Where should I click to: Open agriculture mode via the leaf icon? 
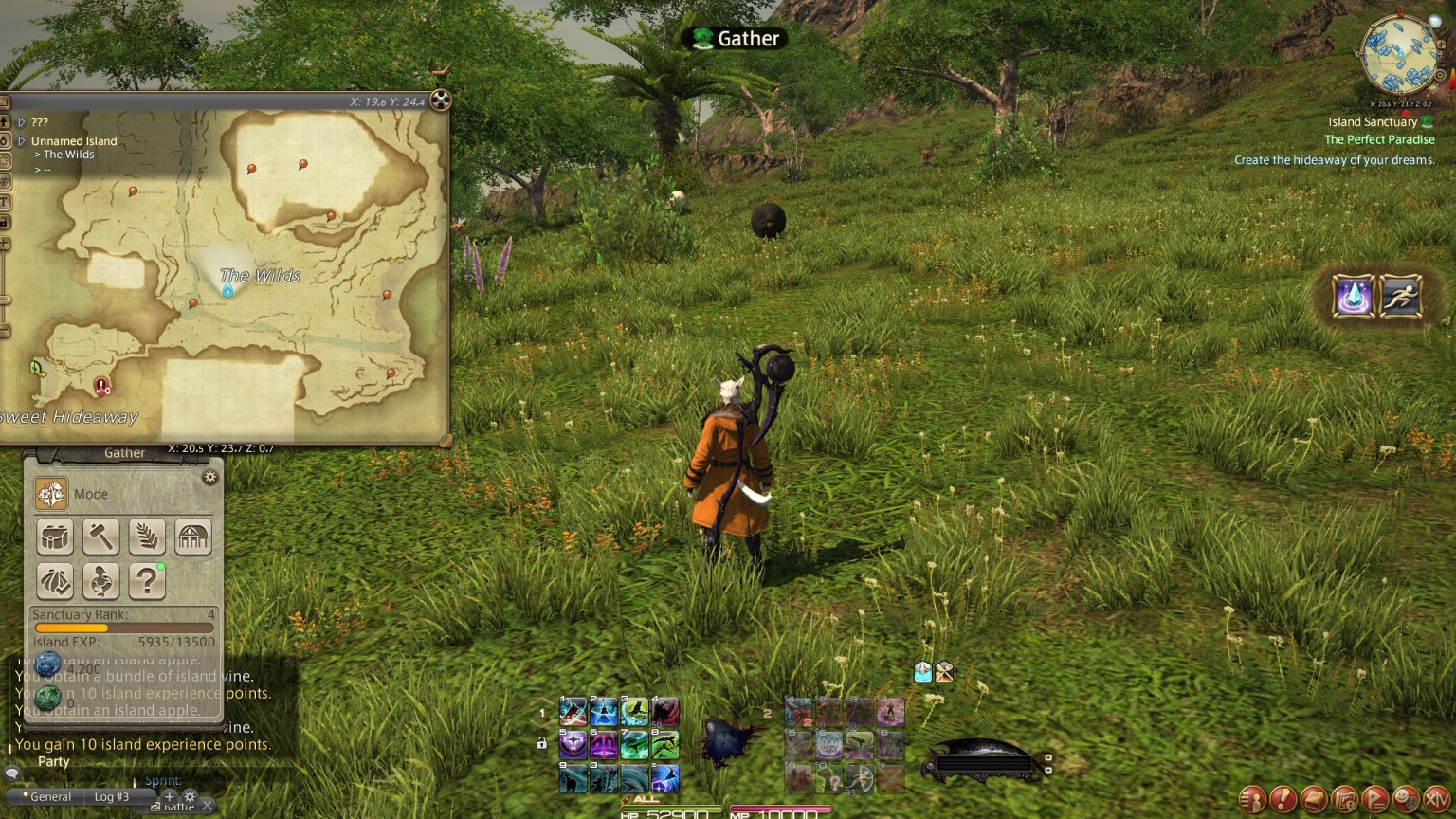click(147, 537)
